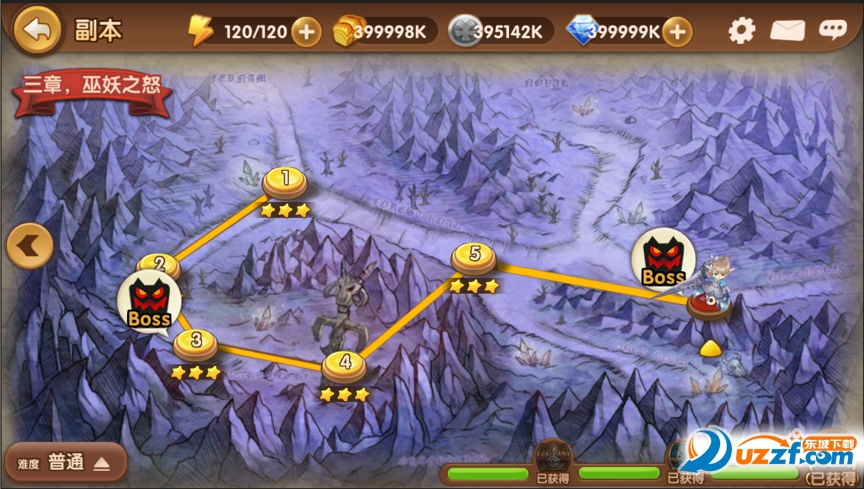Challenge the Boss node after stage 5
The height and width of the screenshot is (489, 864).
tap(663, 259)
